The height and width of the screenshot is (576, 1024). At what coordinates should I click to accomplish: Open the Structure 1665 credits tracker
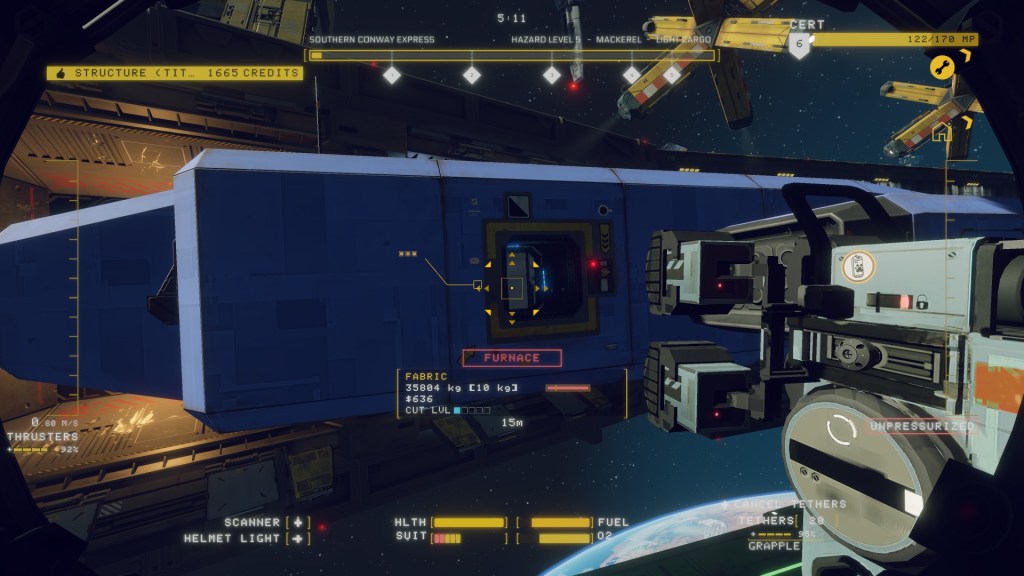point(175,73)
